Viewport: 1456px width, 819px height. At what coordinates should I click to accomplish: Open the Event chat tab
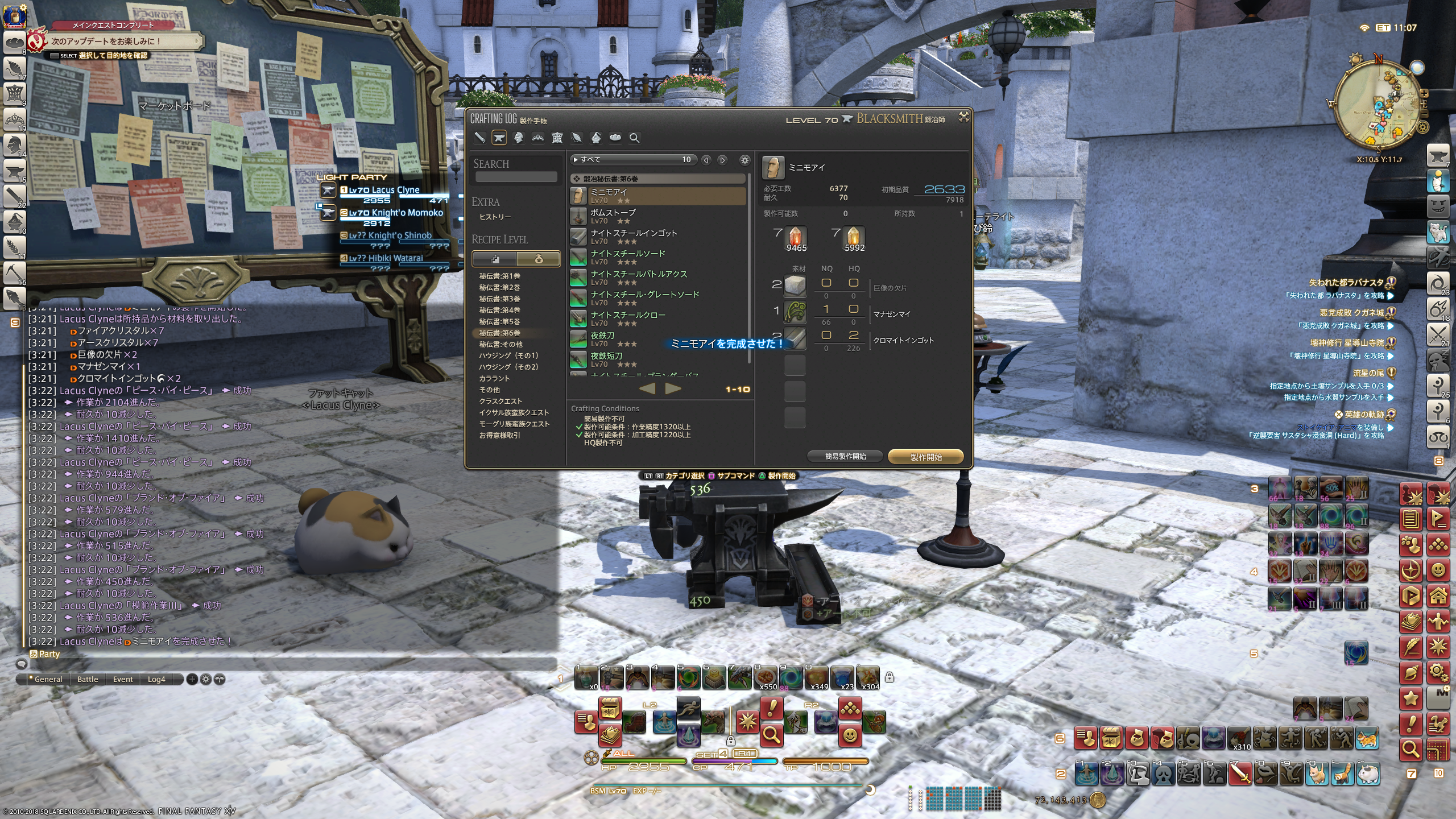coord(123,679)
